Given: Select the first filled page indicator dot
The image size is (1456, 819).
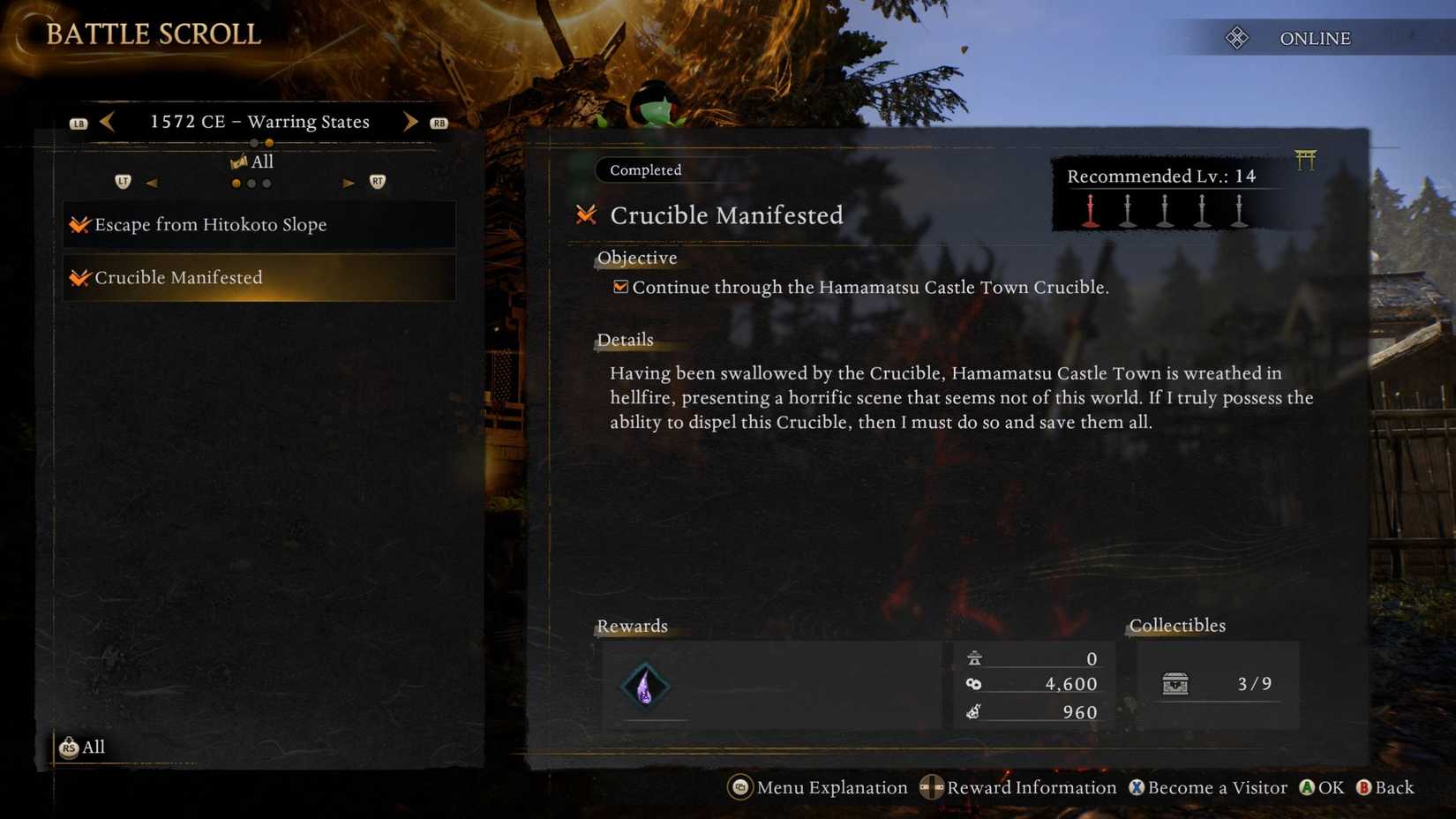Looking at the screenshot, I should point(235,184).
